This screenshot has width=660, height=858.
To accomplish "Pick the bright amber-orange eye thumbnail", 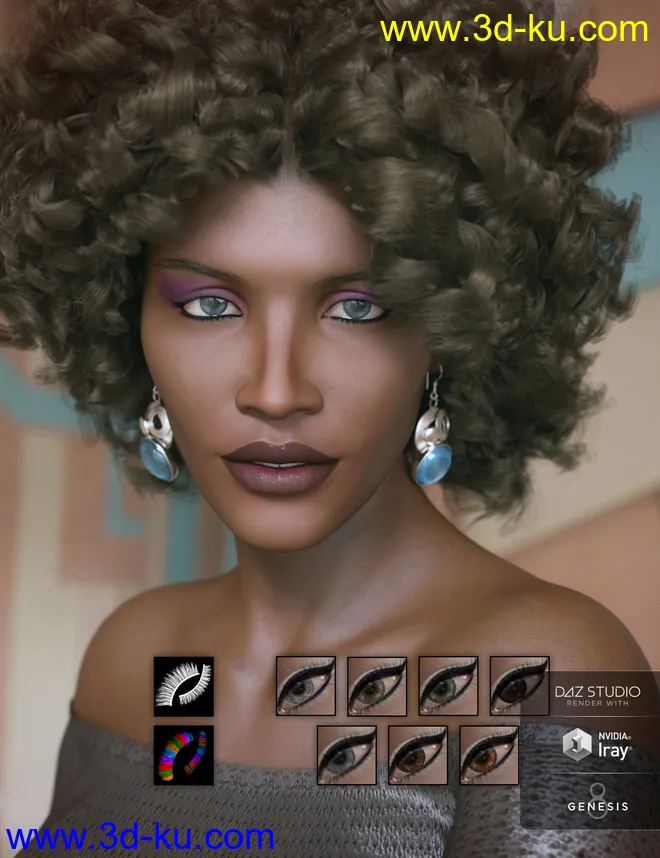I will tap(489, 754).
